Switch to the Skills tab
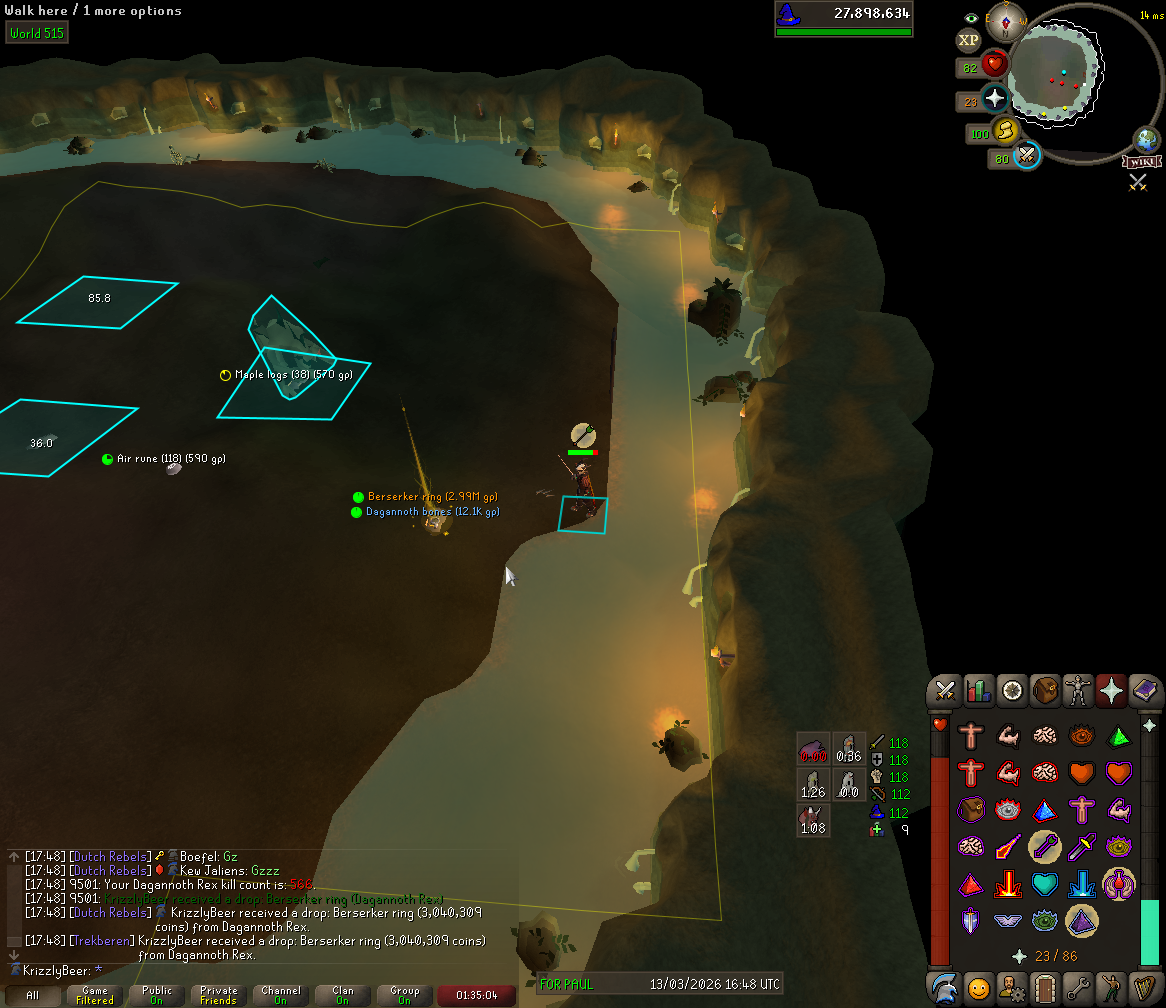Screen dimensions: 1166x1008 click(x=978, y=690)
